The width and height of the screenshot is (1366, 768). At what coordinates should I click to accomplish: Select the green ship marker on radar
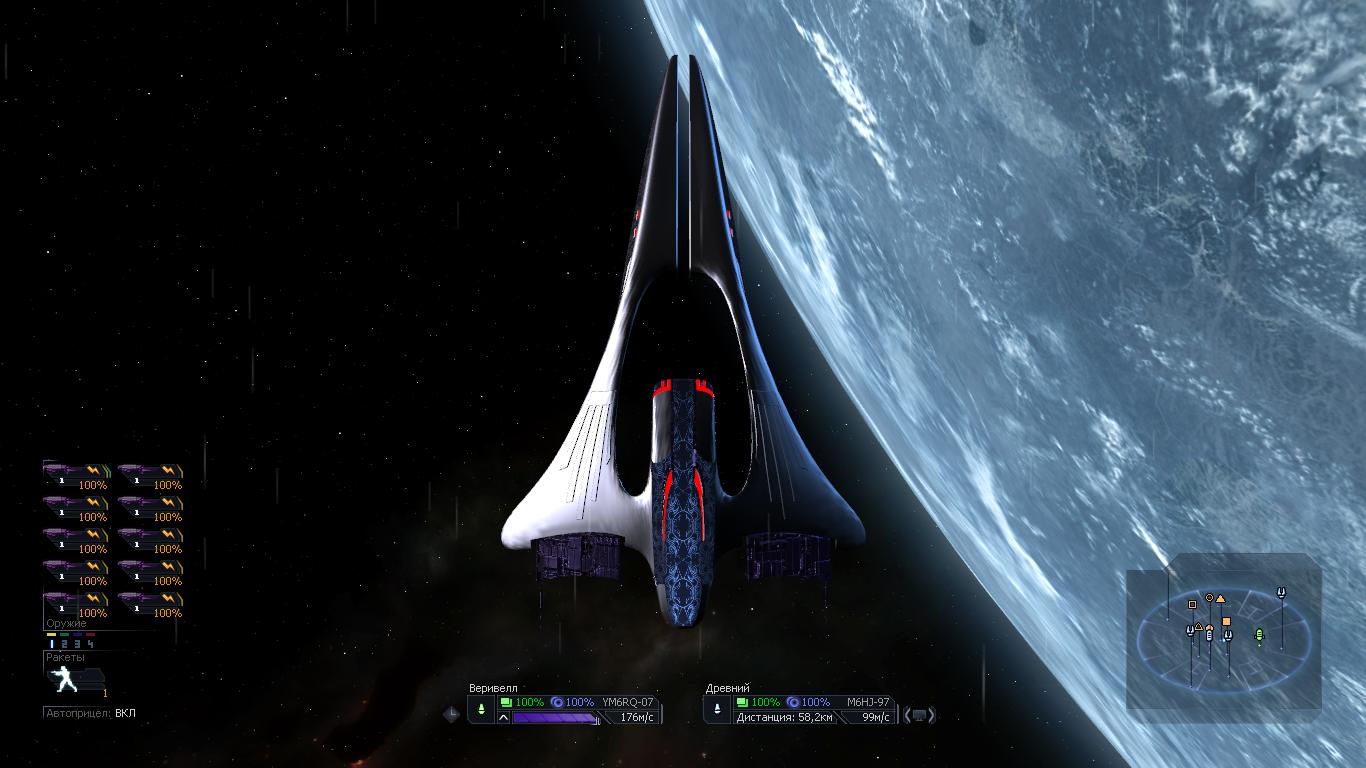(1259, 634)
